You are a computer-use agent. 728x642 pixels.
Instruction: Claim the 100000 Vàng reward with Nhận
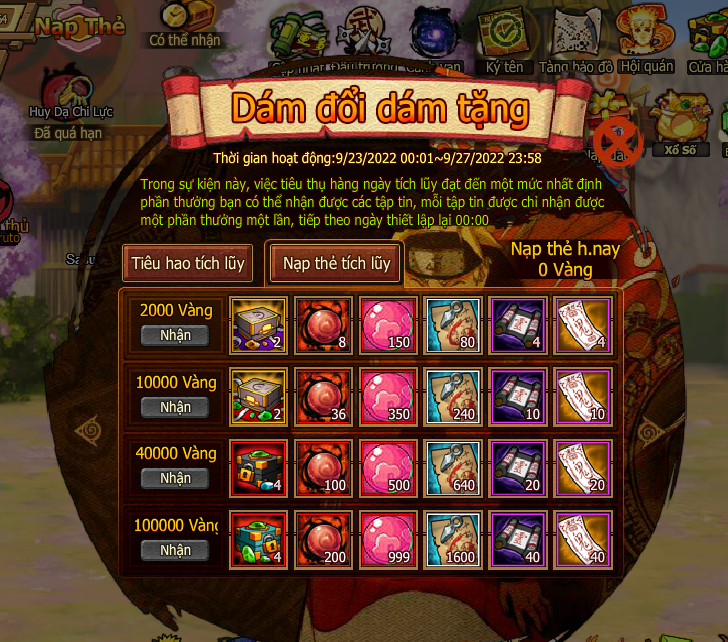175,550
